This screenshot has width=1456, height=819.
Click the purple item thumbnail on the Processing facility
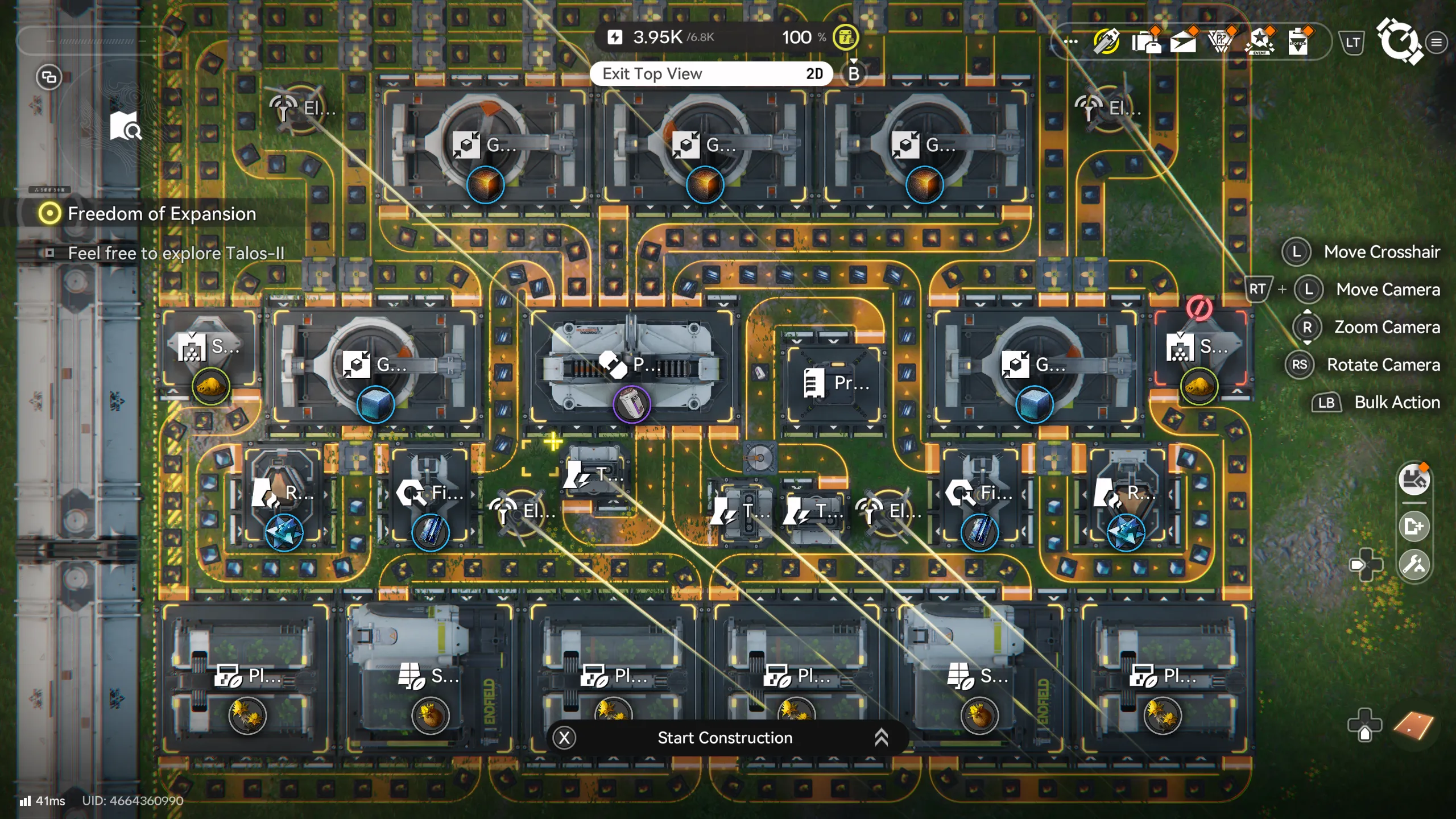point(633,404)
